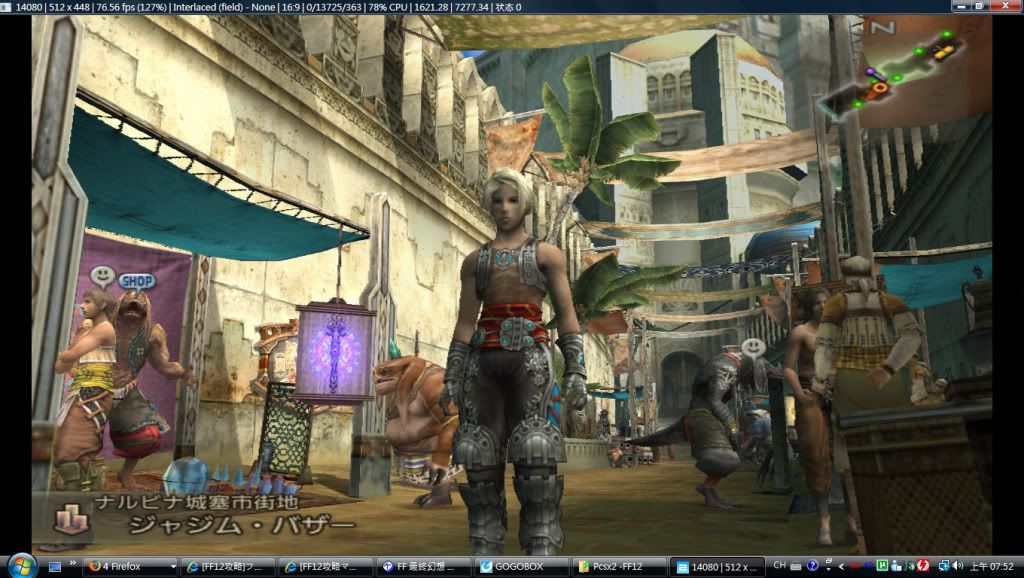Click the minimap in the corner
The image size is (1024, 578).
[901, 69]
